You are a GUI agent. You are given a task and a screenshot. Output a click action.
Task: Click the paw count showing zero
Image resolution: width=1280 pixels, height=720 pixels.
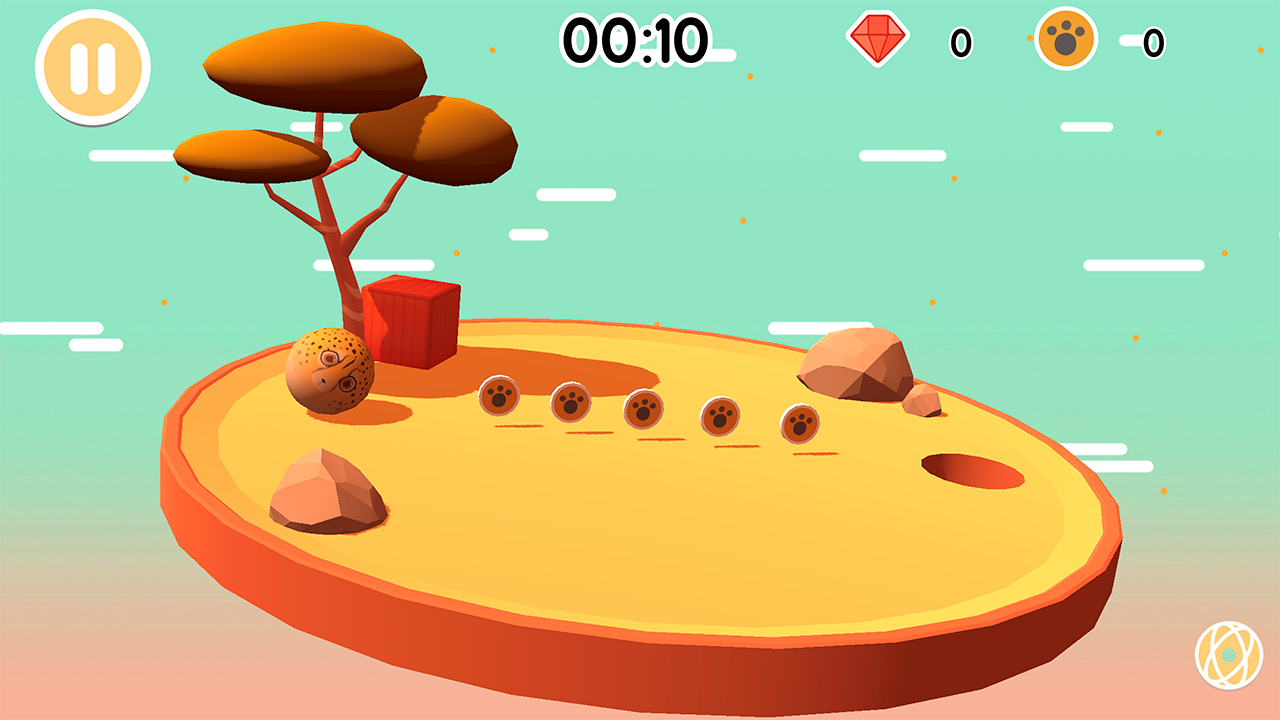coord(1151,44)
